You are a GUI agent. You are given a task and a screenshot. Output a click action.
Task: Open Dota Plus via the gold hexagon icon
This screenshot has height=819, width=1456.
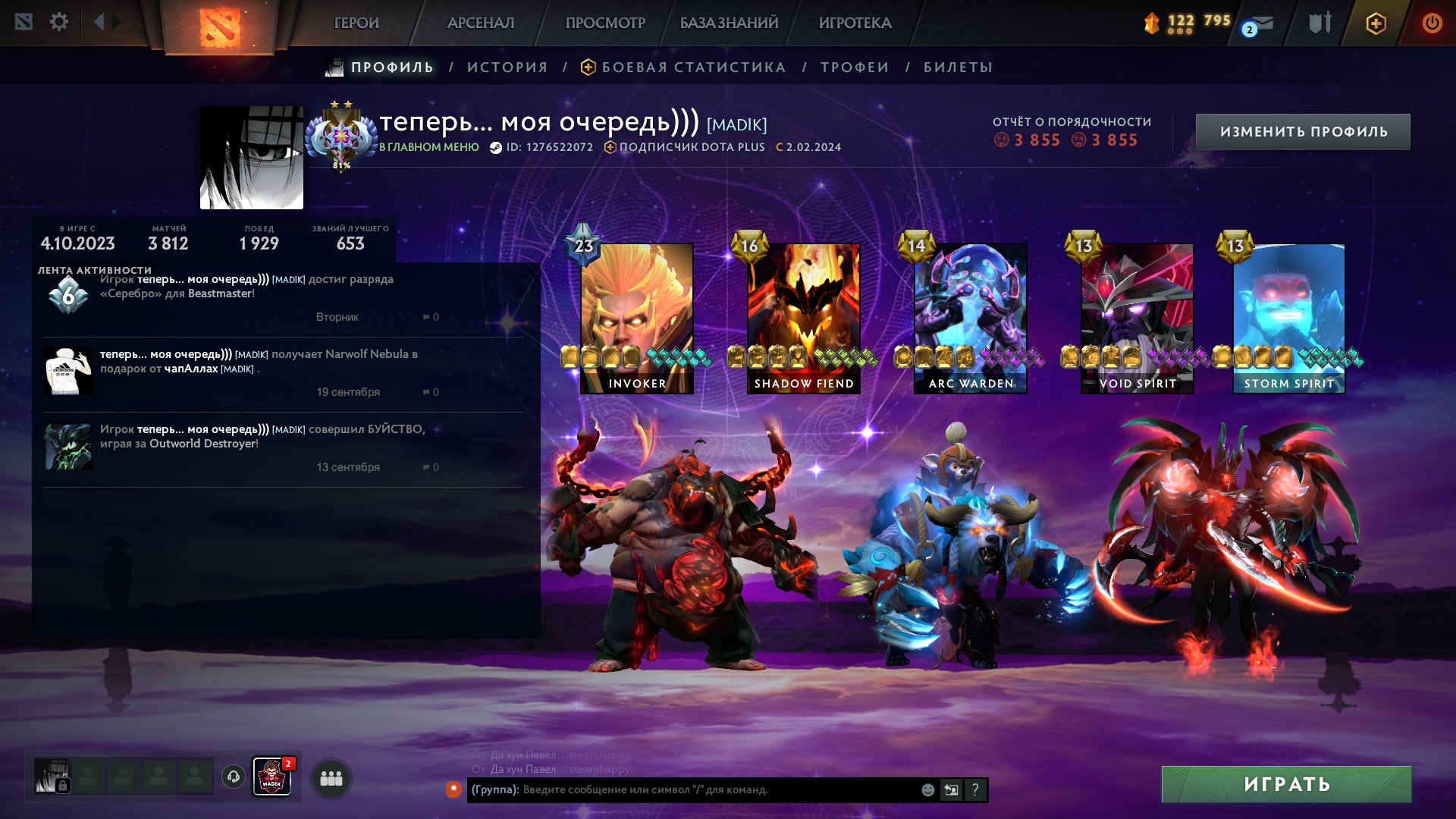(1375, 23)
